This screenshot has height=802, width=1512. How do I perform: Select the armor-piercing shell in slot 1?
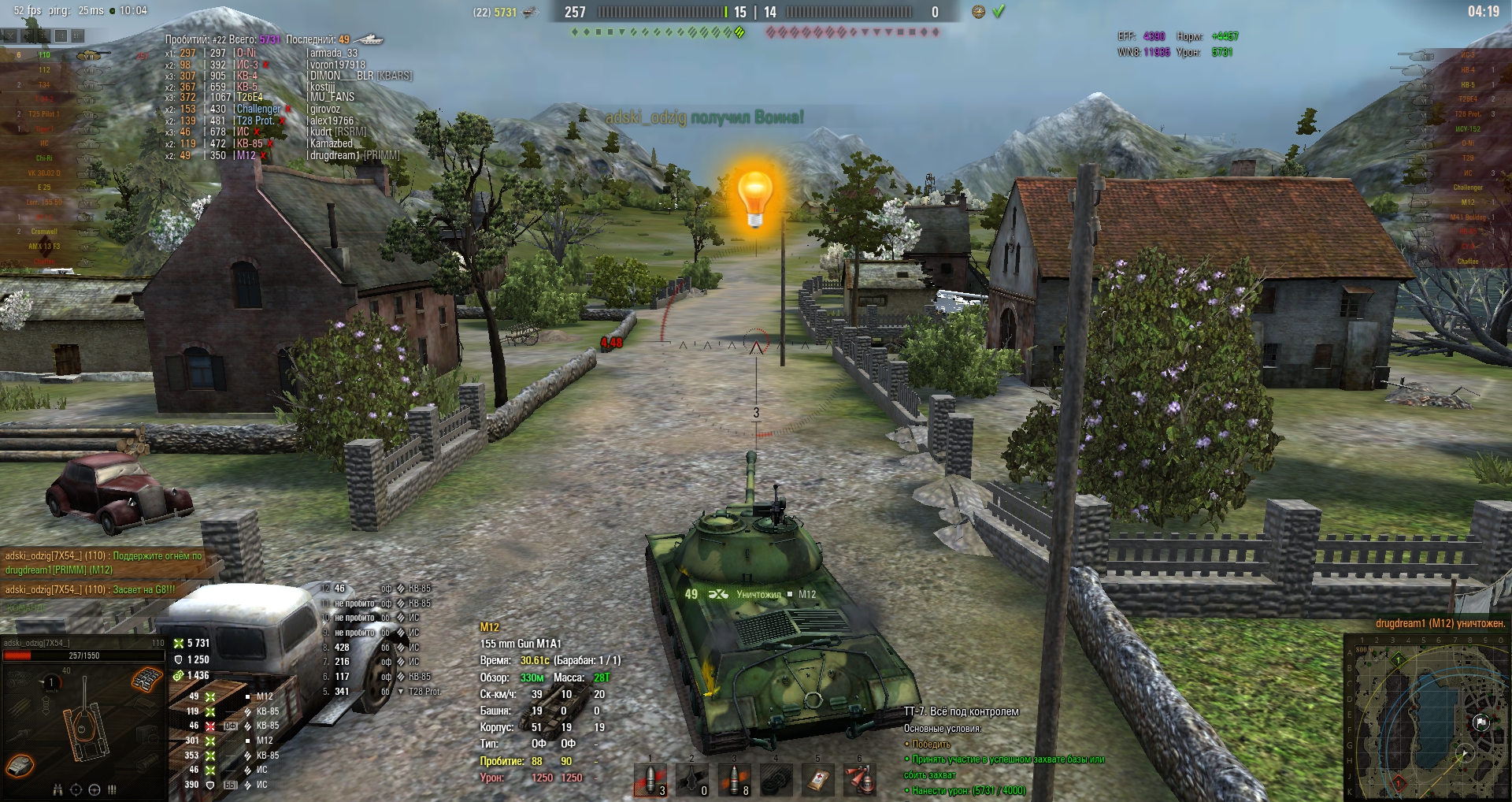(x=650, y=780)
